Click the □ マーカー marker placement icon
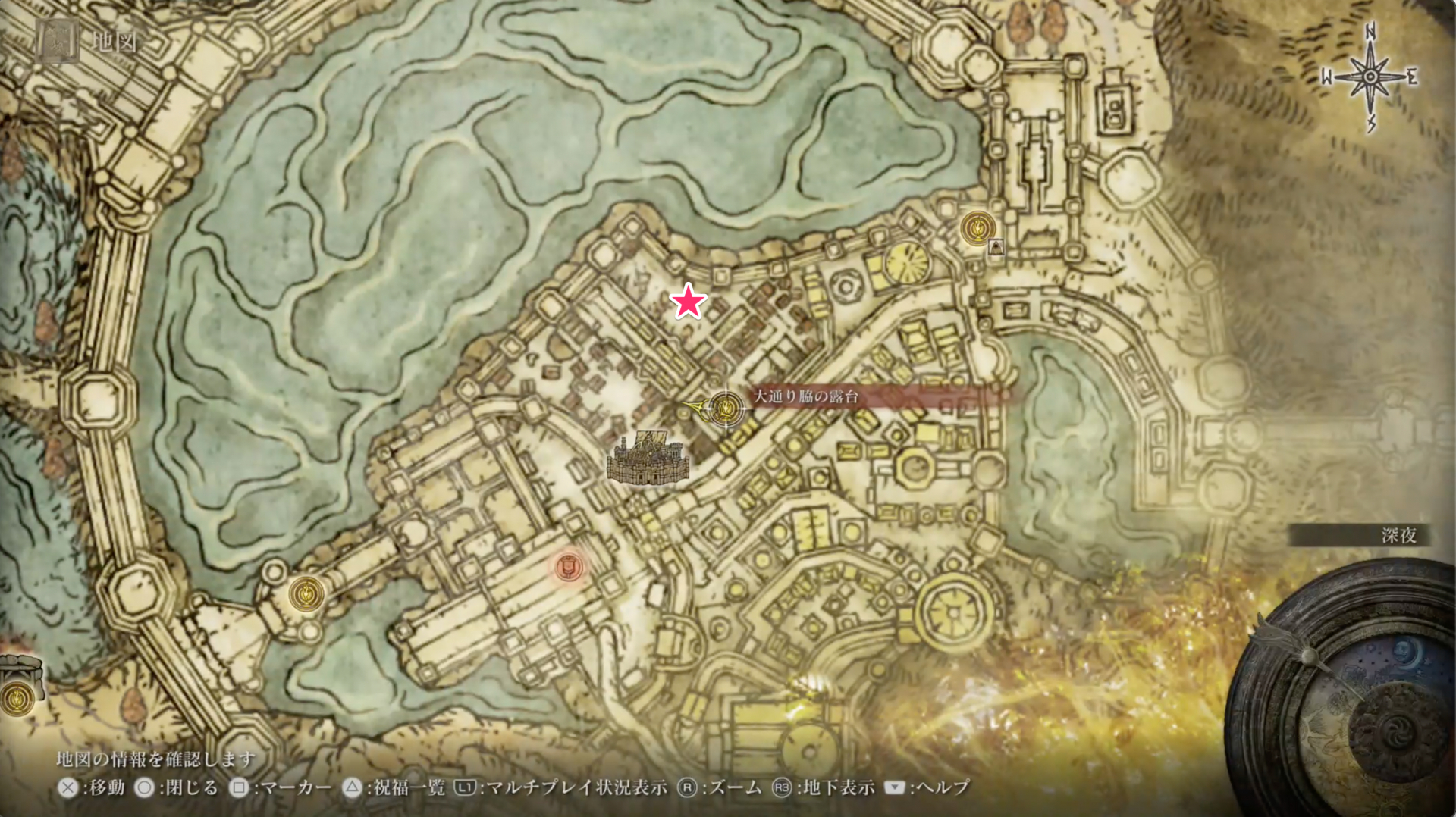 [238, 787]
